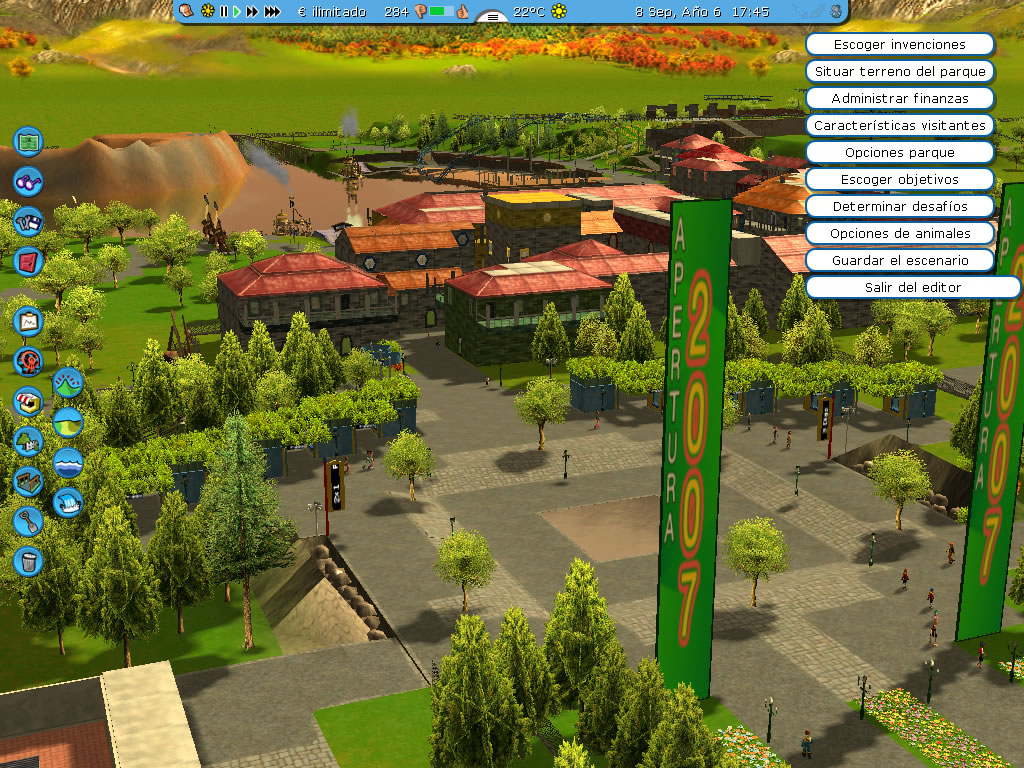Select the blue waves water tool icon
The image size is (1024, 768).
[68, 461]
